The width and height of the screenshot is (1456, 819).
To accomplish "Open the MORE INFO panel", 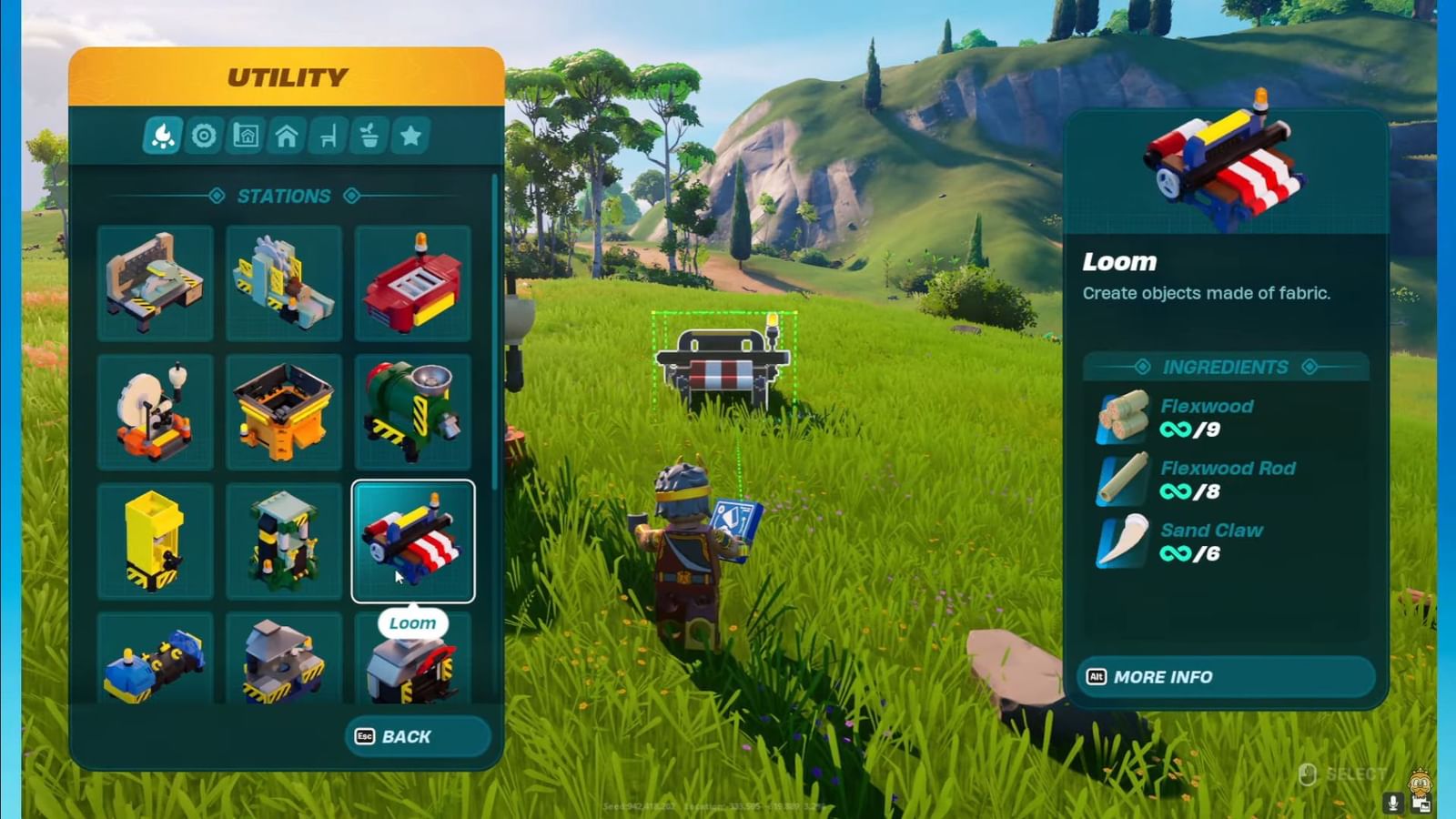I will click(x=1223, y=676).
